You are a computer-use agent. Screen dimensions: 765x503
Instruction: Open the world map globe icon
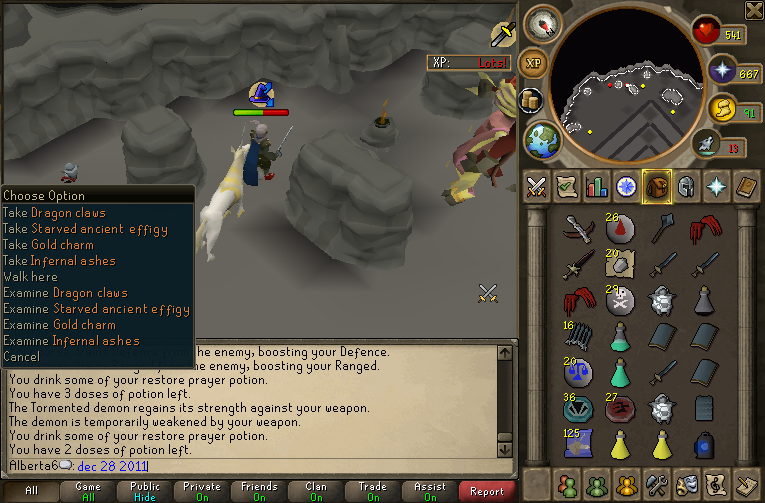tap(542, 138)
